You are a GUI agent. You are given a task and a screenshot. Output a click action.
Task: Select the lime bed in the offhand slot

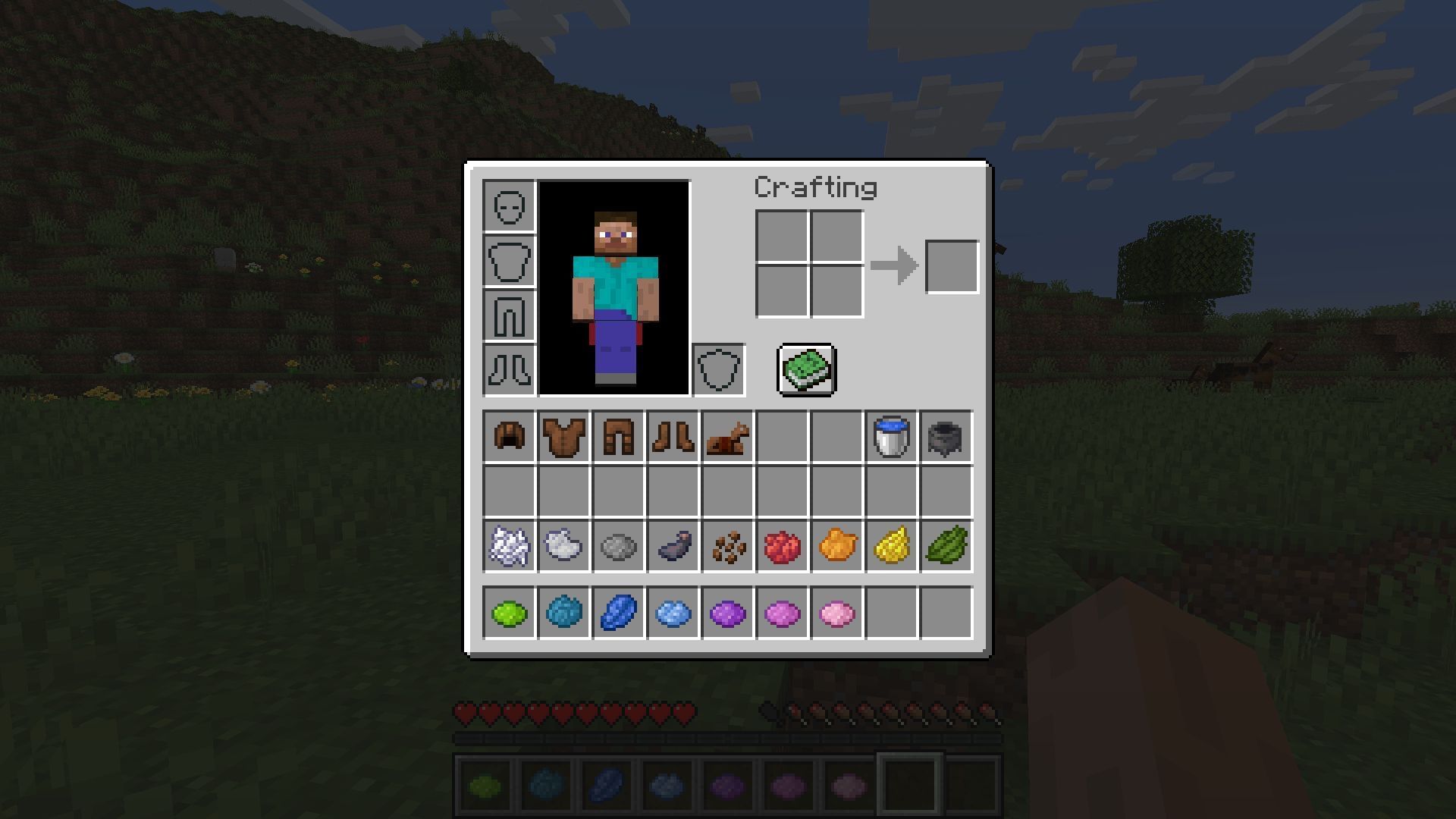tap(806, 370)
